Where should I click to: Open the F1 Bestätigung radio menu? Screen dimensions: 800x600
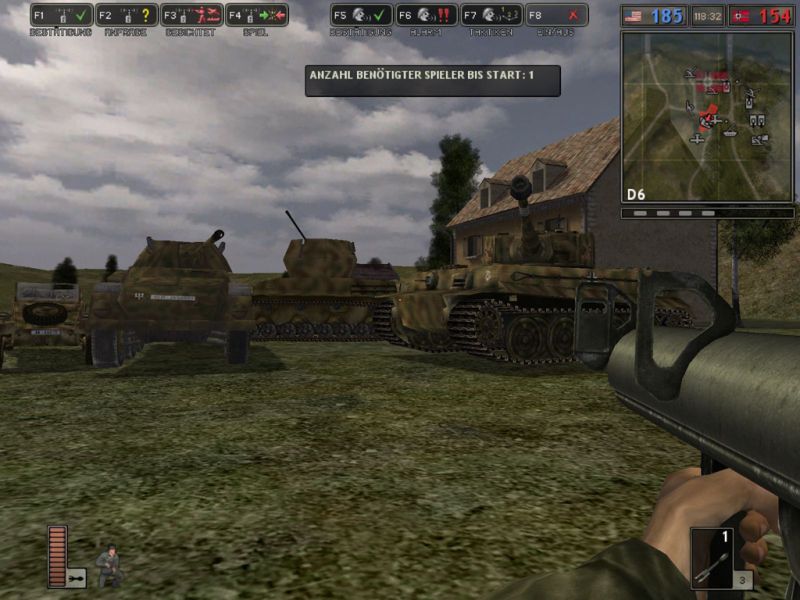click(62, 15)
